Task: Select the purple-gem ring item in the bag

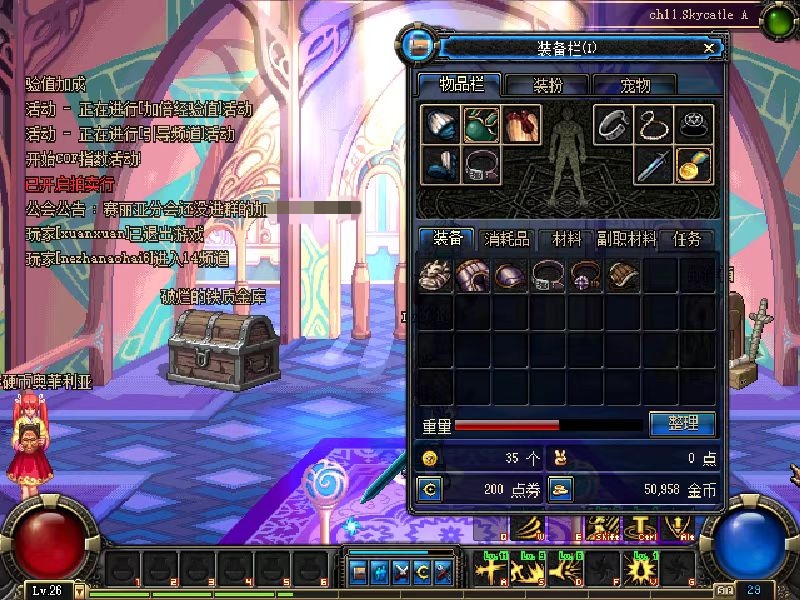Action: pos(583,275)
